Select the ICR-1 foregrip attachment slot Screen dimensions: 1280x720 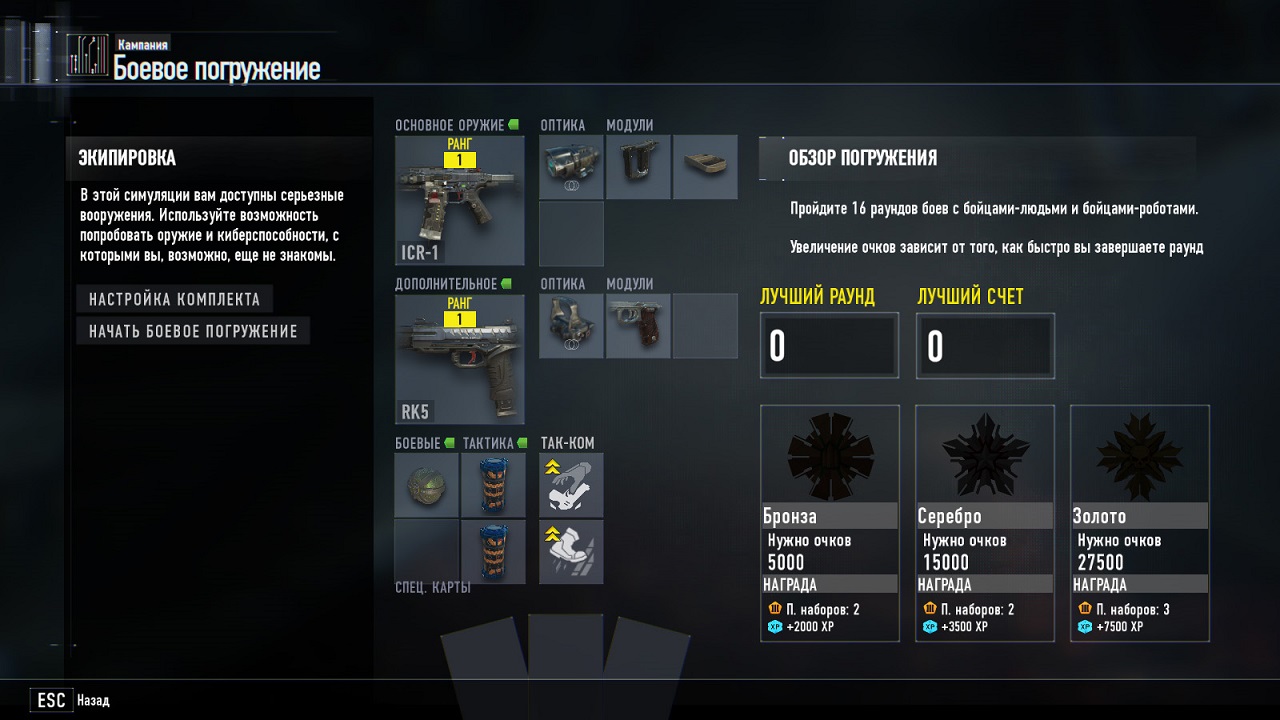click(638, 167)
